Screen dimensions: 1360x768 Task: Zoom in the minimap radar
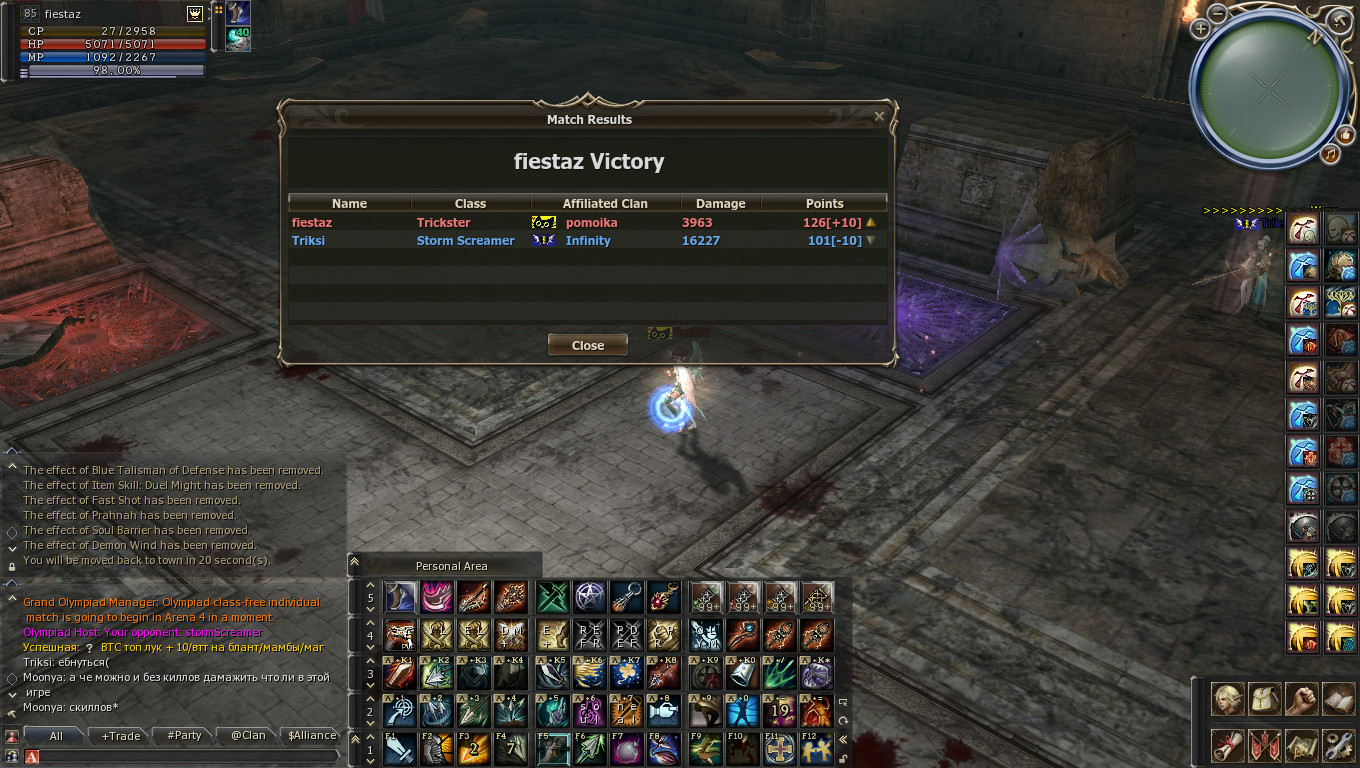[1200, 29]
